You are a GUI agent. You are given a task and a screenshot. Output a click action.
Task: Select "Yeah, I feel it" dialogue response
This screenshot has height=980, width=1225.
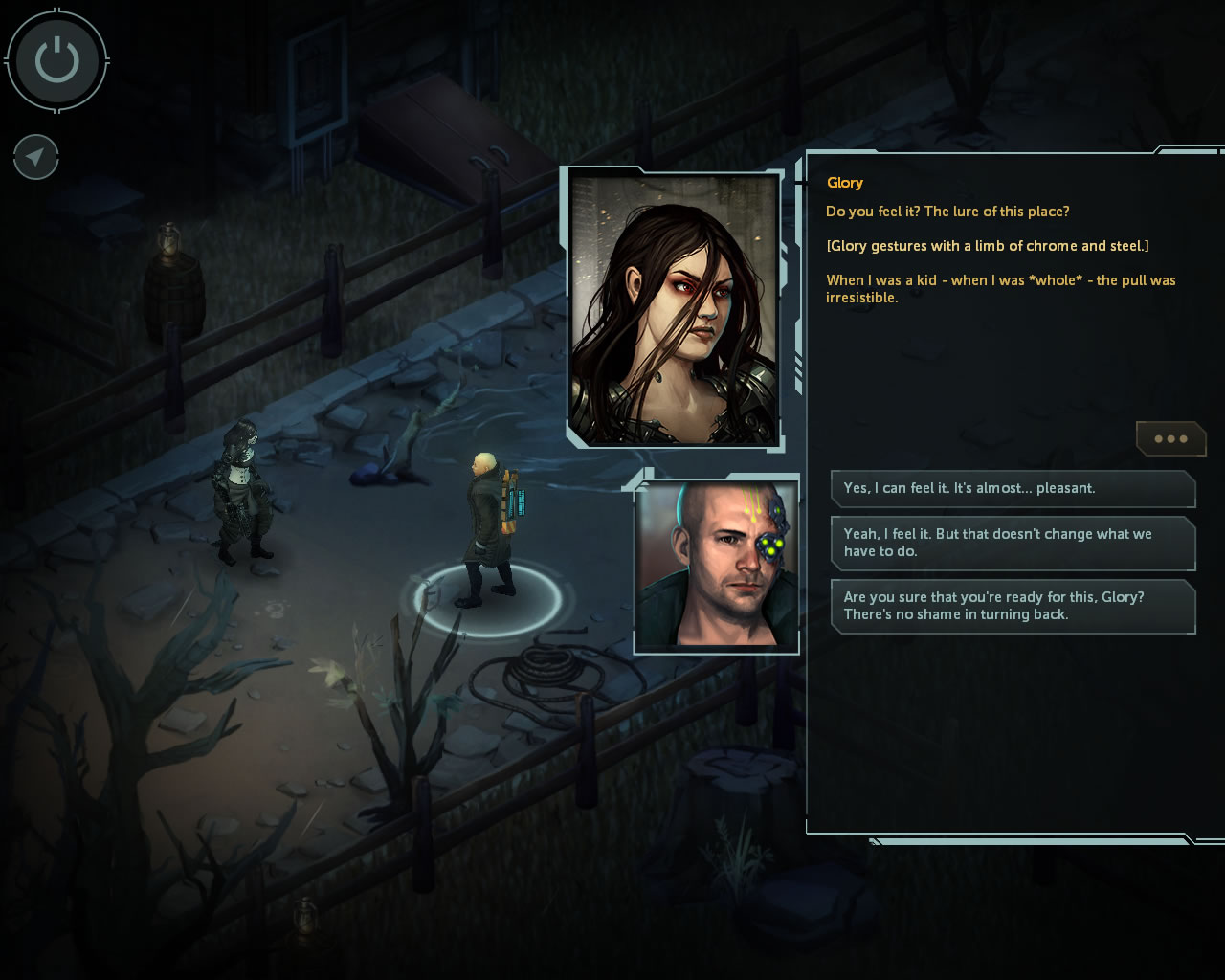point(1013,543)
